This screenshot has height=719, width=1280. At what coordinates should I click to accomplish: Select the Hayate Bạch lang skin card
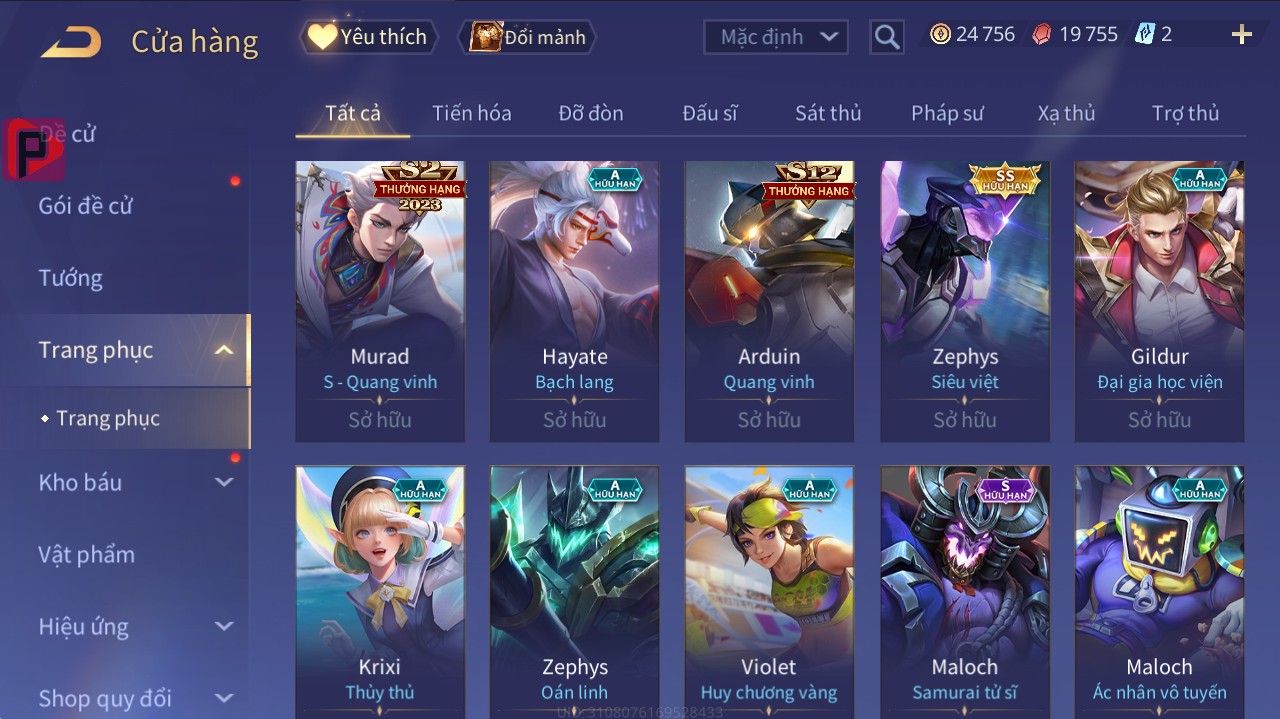pyautogui.click(x=574, y=300)
